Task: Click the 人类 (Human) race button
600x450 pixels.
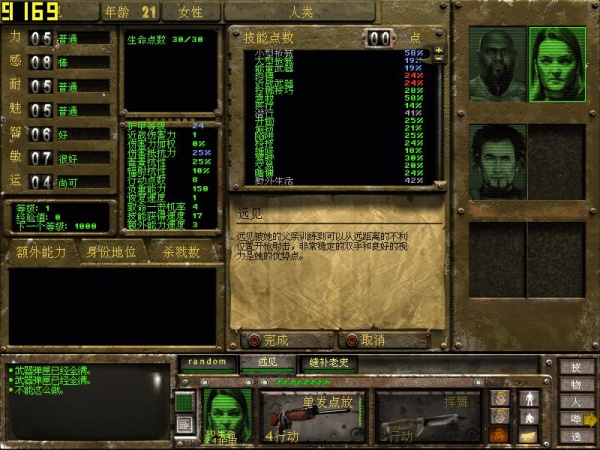Action: coord(301,12)
